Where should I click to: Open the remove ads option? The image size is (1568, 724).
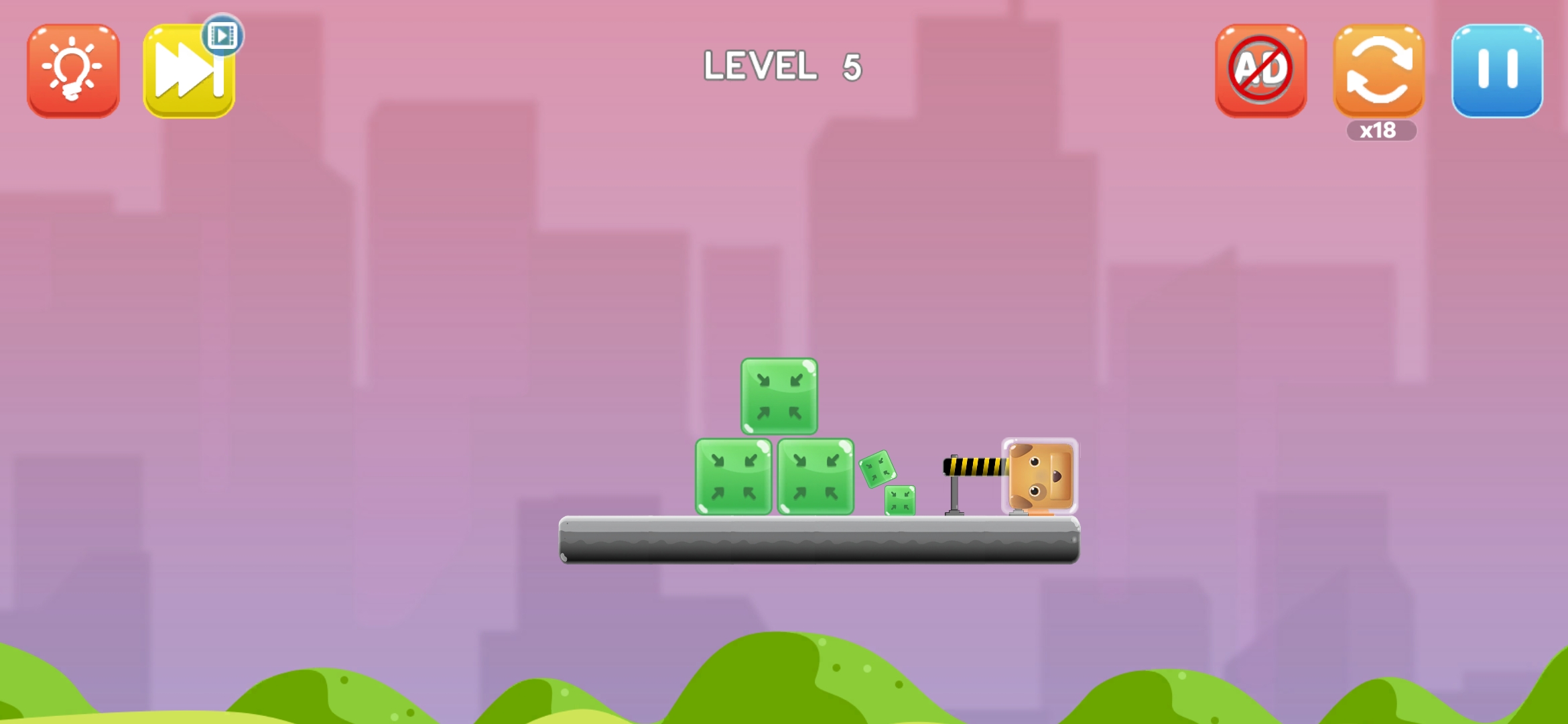[1260, 70]
